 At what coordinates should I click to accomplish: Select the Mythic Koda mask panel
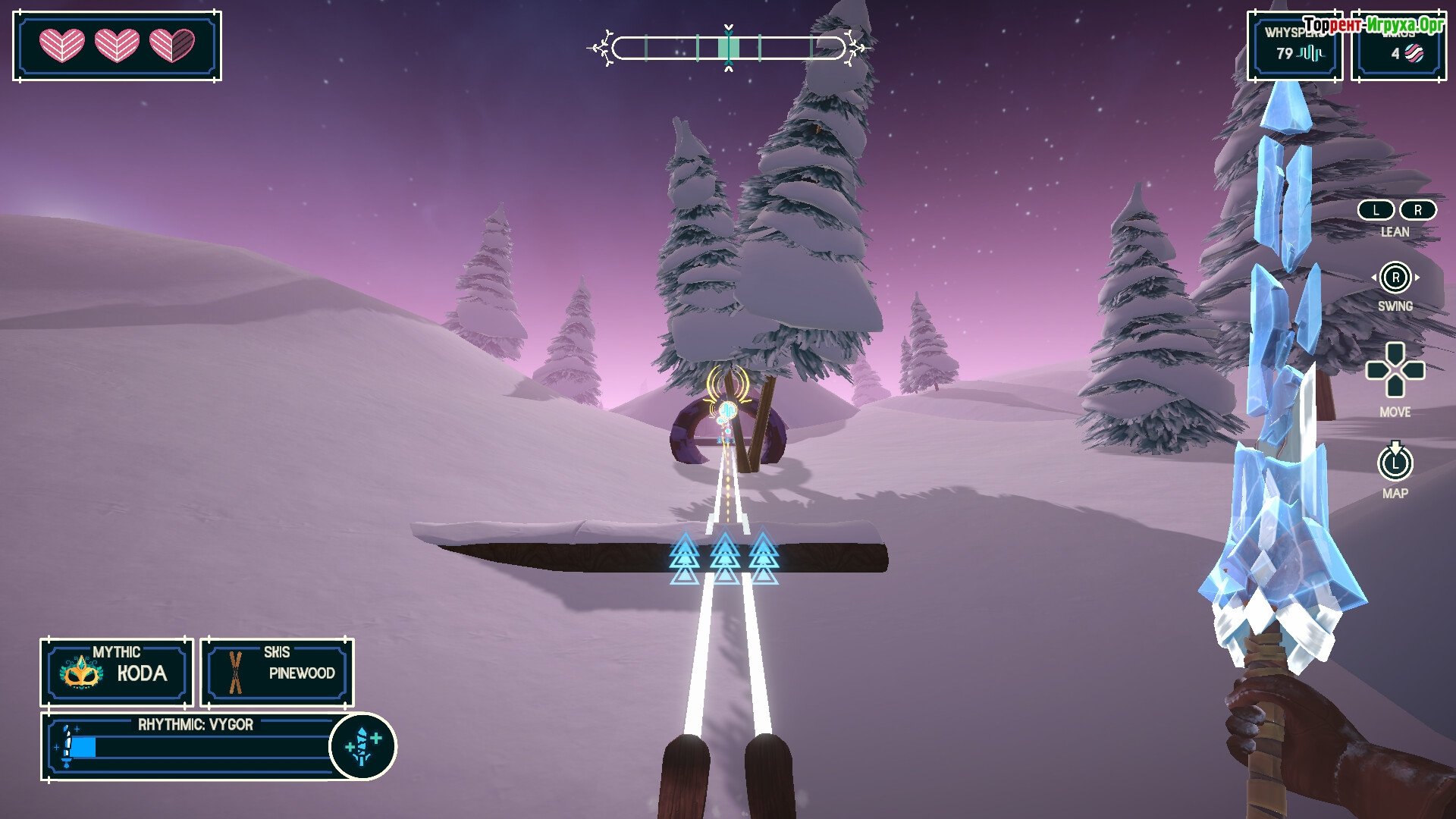117,672
